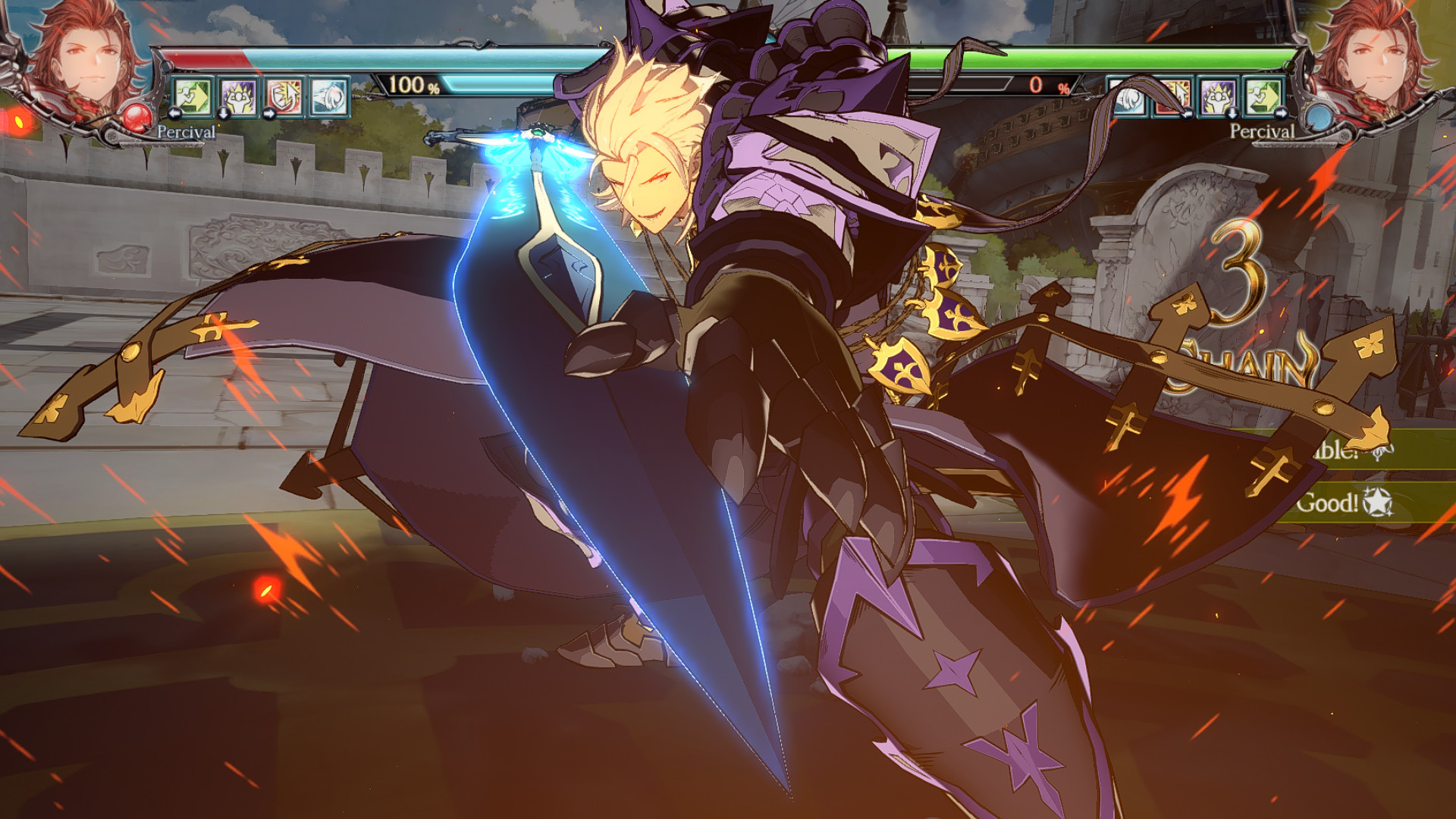Screen dimensions: 1456x819
Task: Select opponent's red arrow skill icon
Action: (1172, 95)
